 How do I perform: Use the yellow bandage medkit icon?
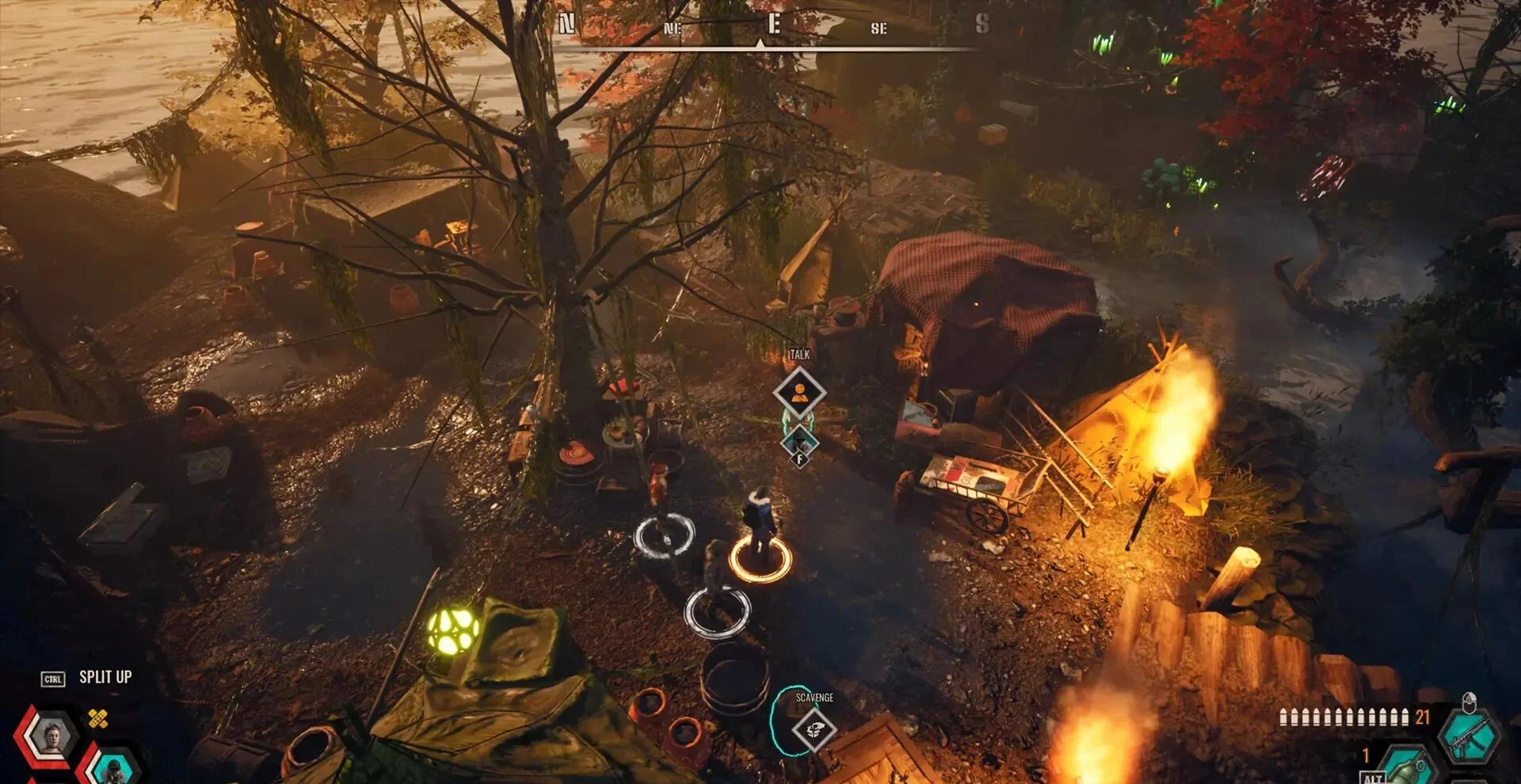[x=98, y=719]
